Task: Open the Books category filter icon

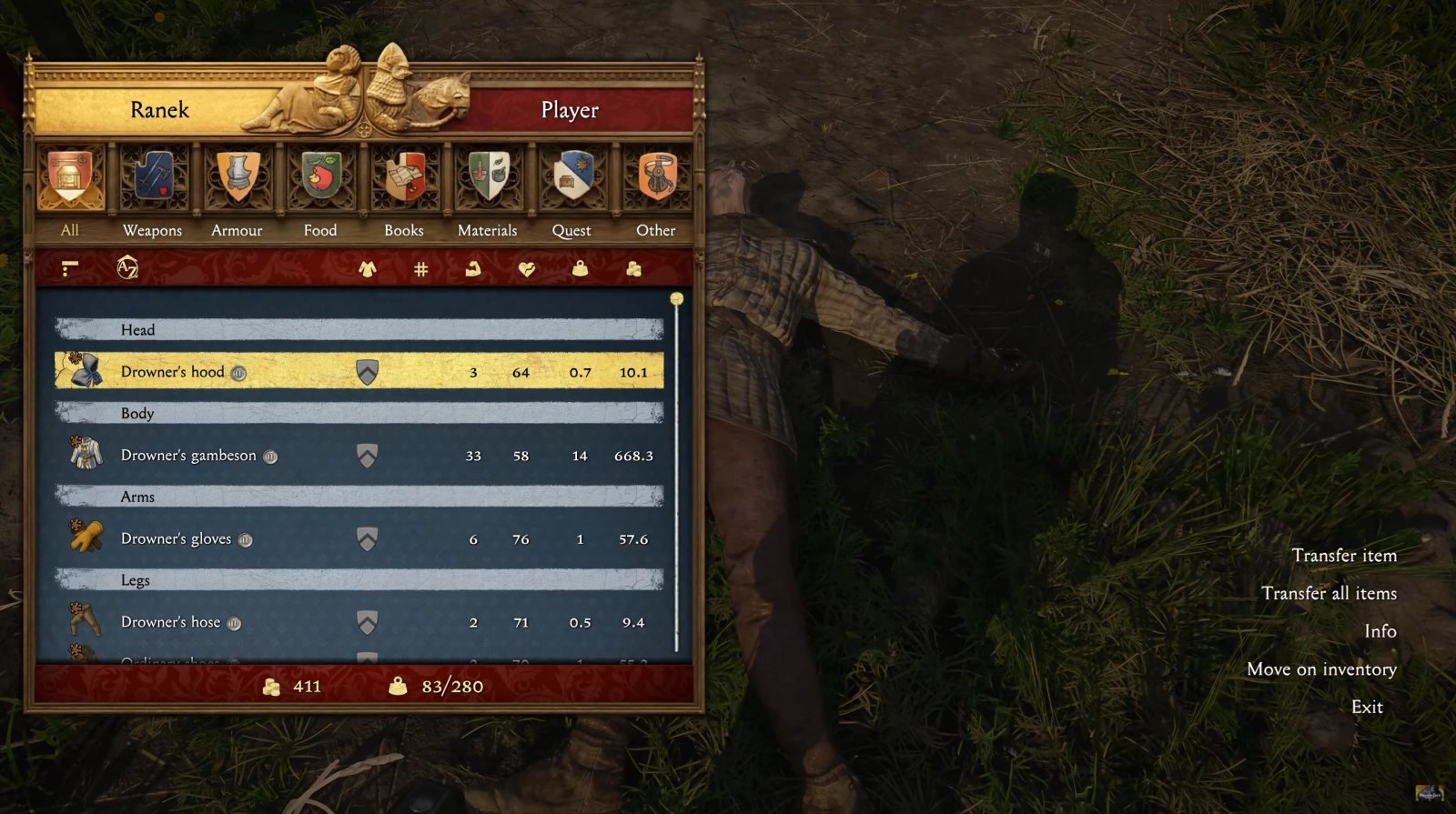Action: (x=403, y=178)
